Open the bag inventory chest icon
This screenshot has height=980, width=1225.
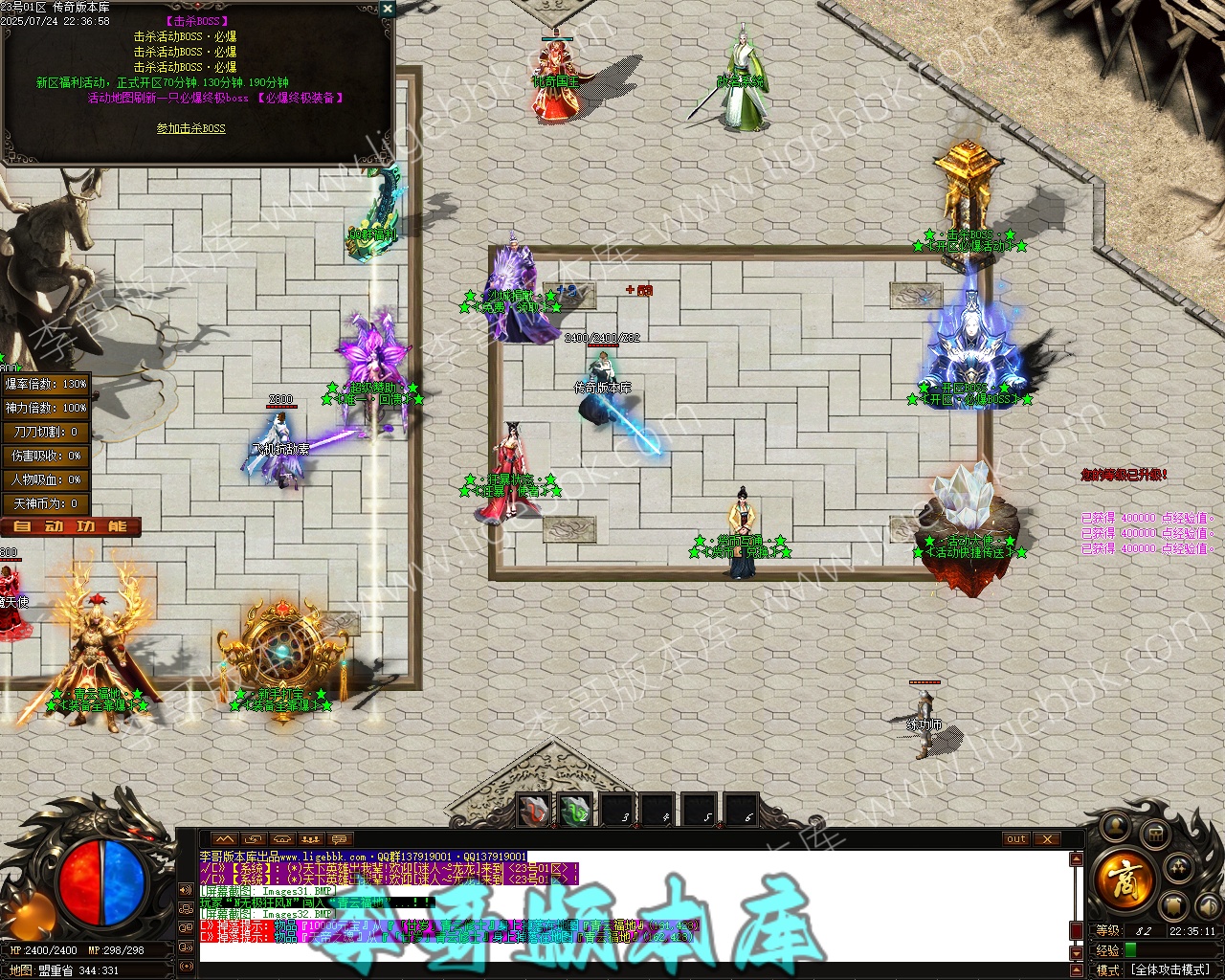coord(1154,832)
